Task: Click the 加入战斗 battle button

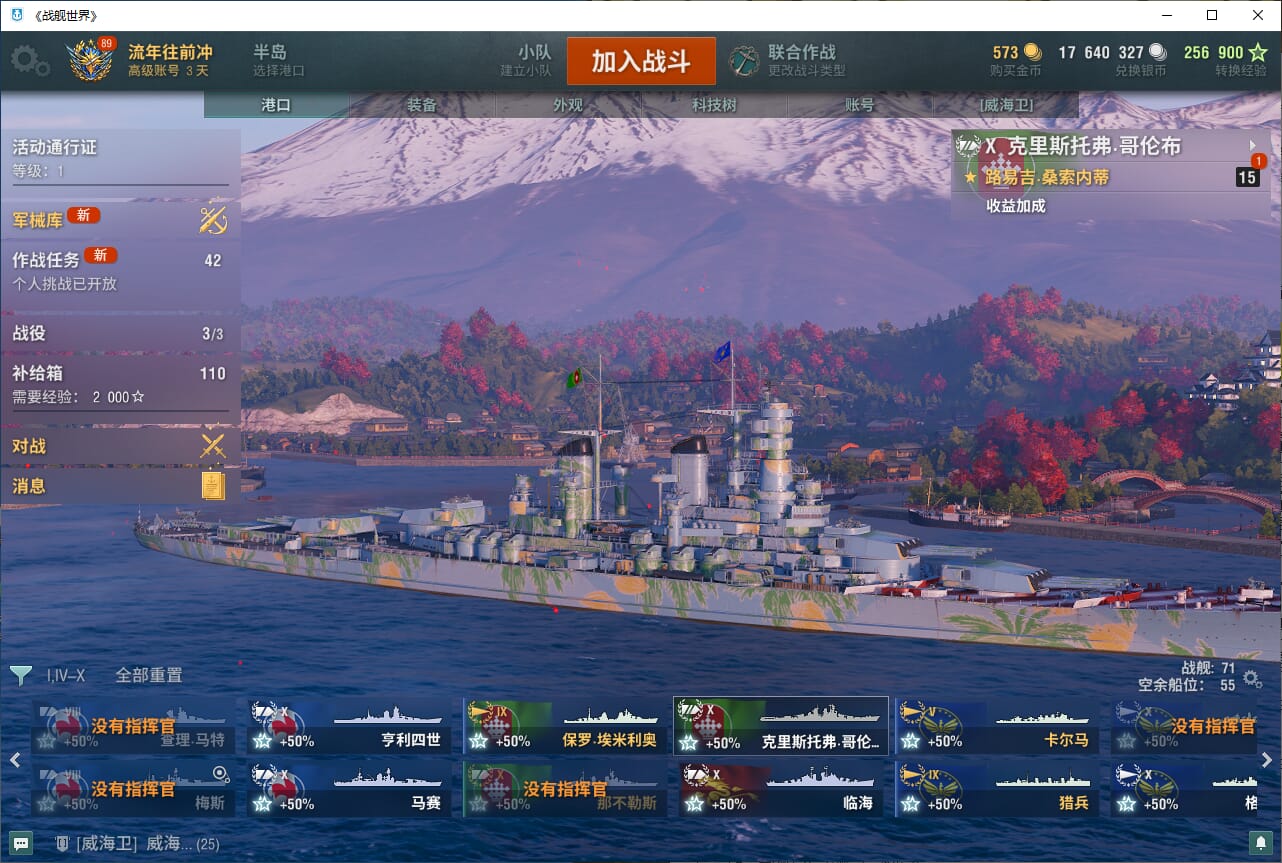Action: (641, 61)
